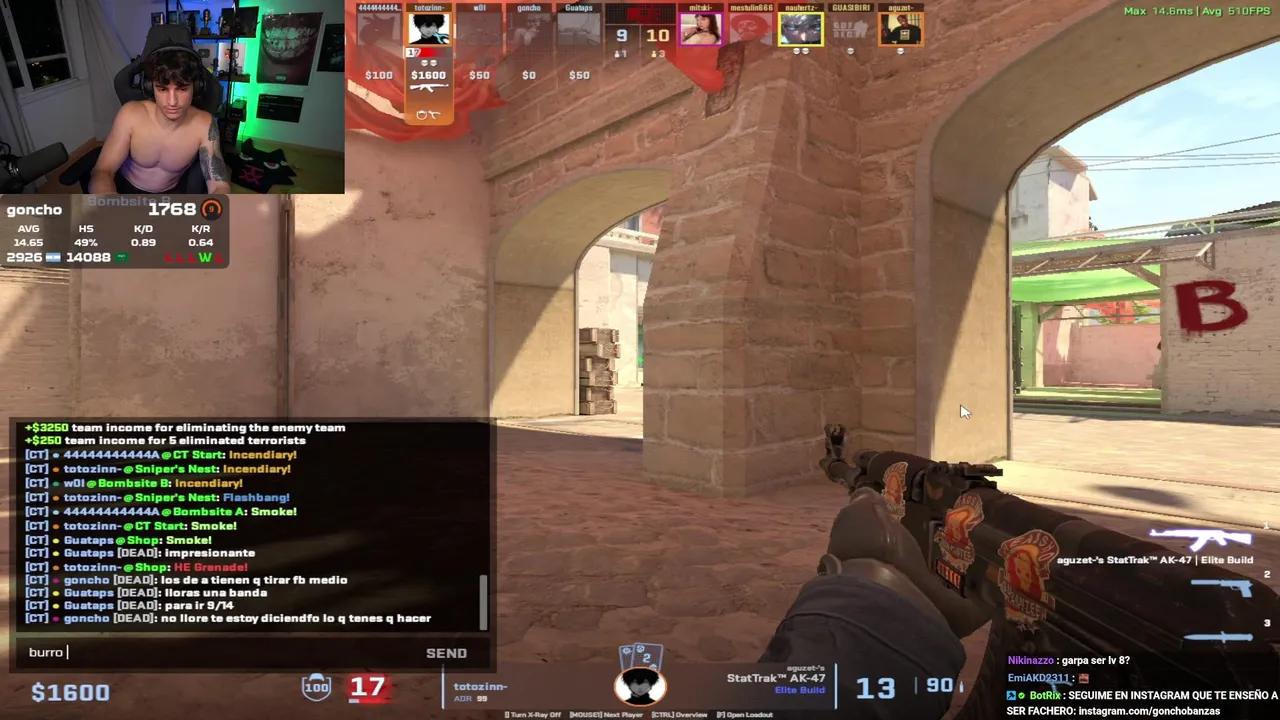Viewport: 1280px width, 720px height.
Task: Click goncho's red health bar showing 17
Action: 368,687
